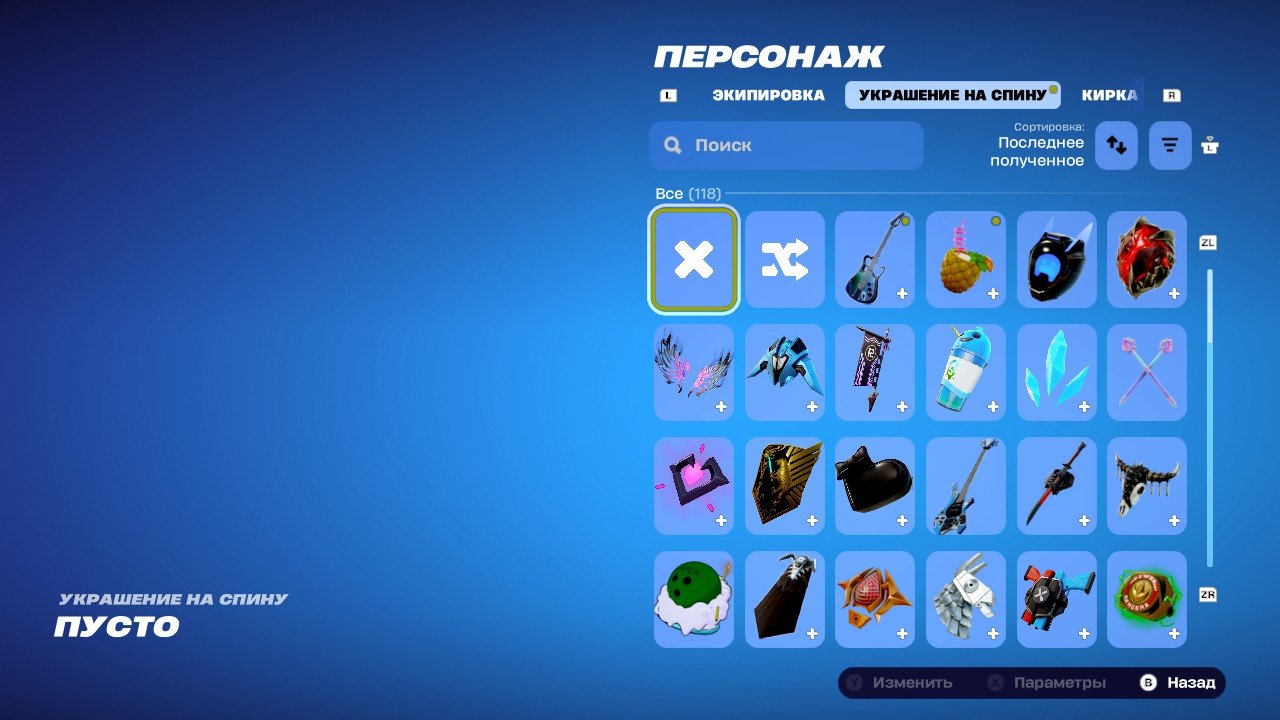Click inside the Поиск search field
Viewport: 1280px width, 720px height.
[x=785, y=145]
